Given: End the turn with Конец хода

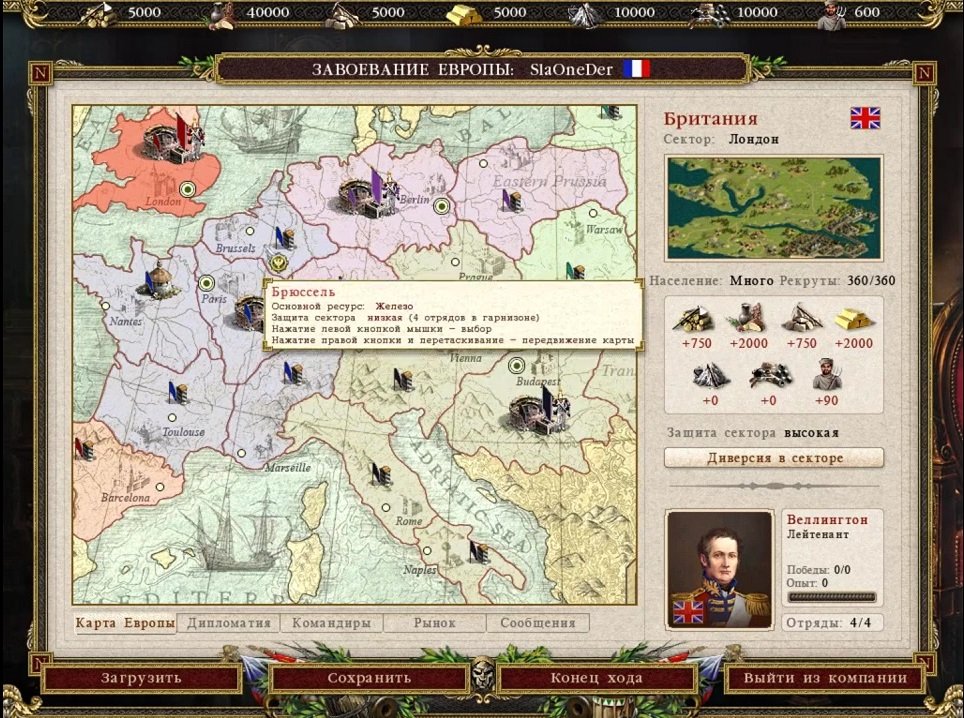Looking at the screenshot, I should (x=597, y=678).
